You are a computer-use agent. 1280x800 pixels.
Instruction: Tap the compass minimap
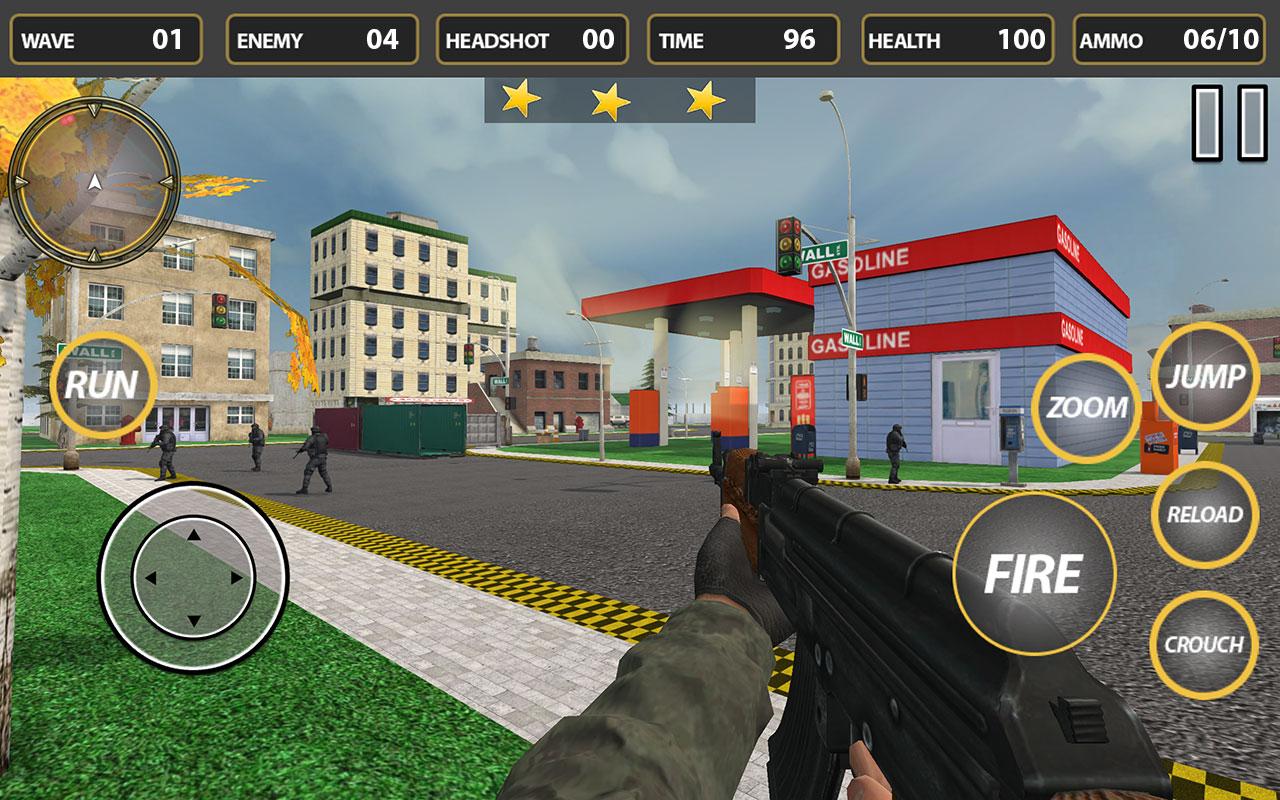tap(93, 183)
